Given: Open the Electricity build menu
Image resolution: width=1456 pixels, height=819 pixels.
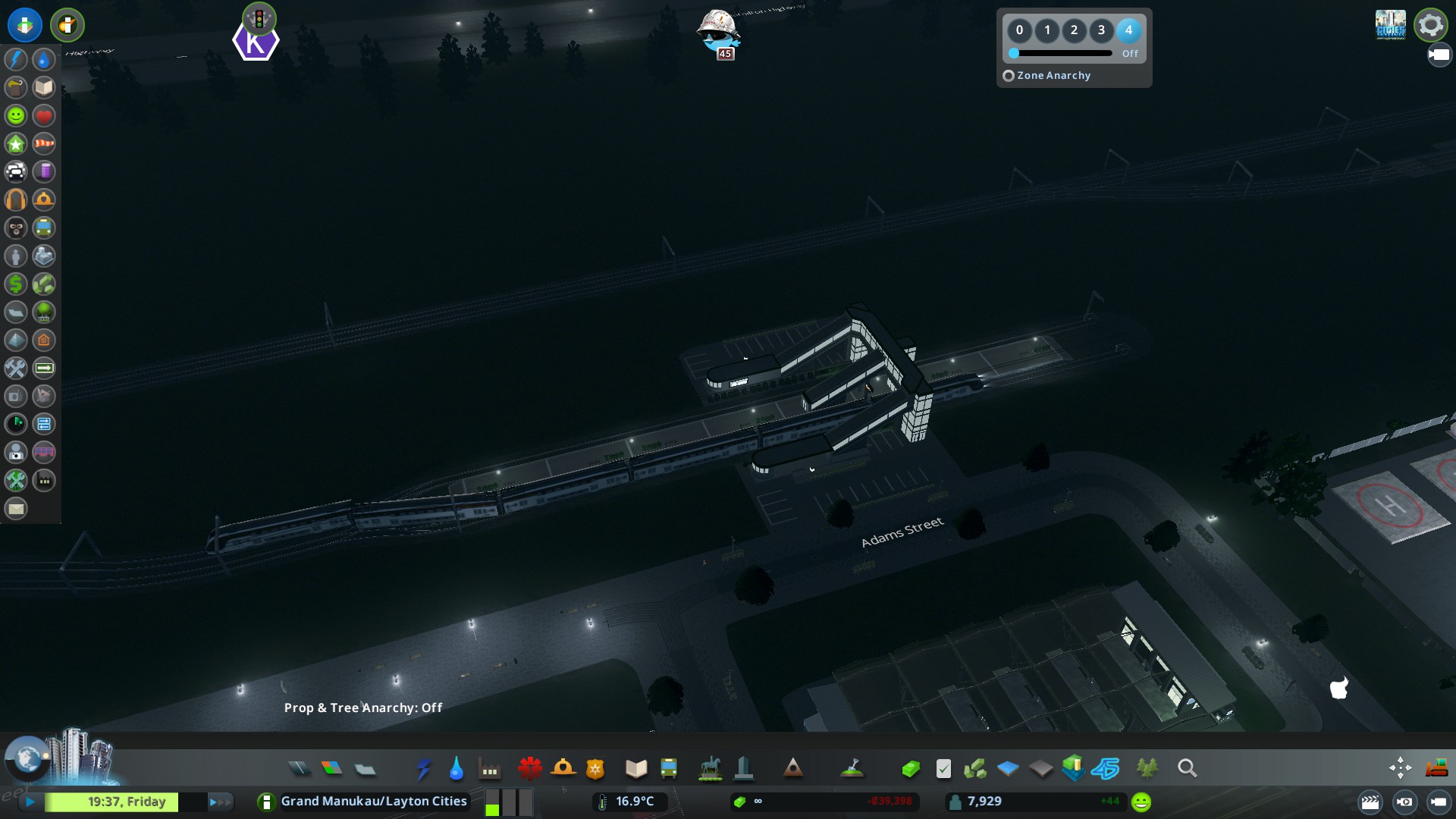Looking at the screenshot, I should click(424, 769).
